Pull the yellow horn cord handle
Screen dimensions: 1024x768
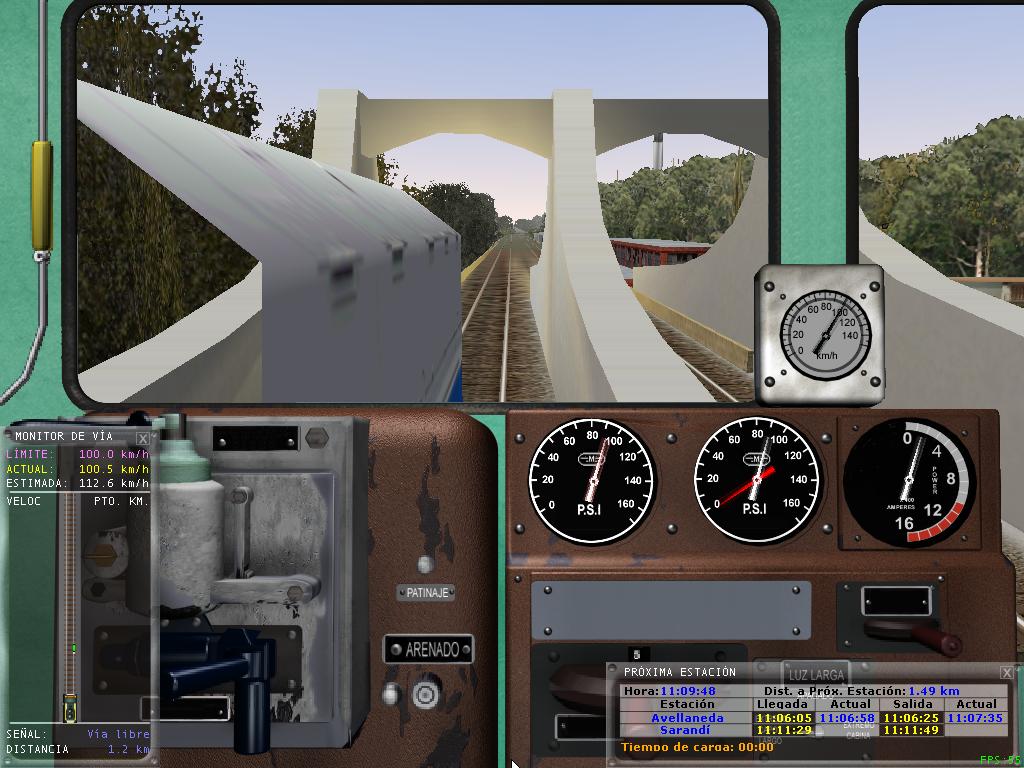point(41,195)
